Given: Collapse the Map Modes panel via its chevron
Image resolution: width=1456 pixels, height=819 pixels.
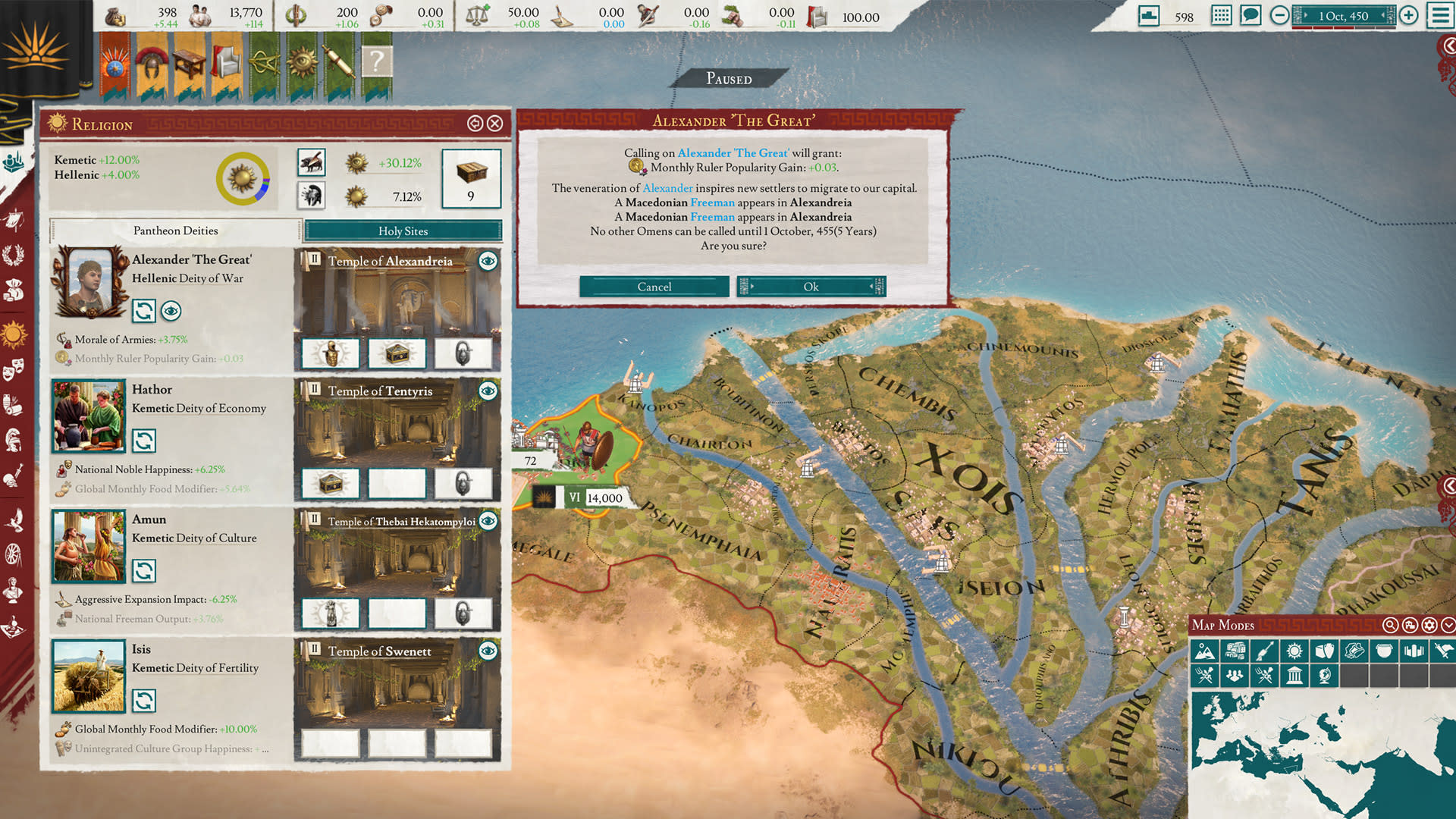Looking at the screenshot, I should pos(1448,626).
